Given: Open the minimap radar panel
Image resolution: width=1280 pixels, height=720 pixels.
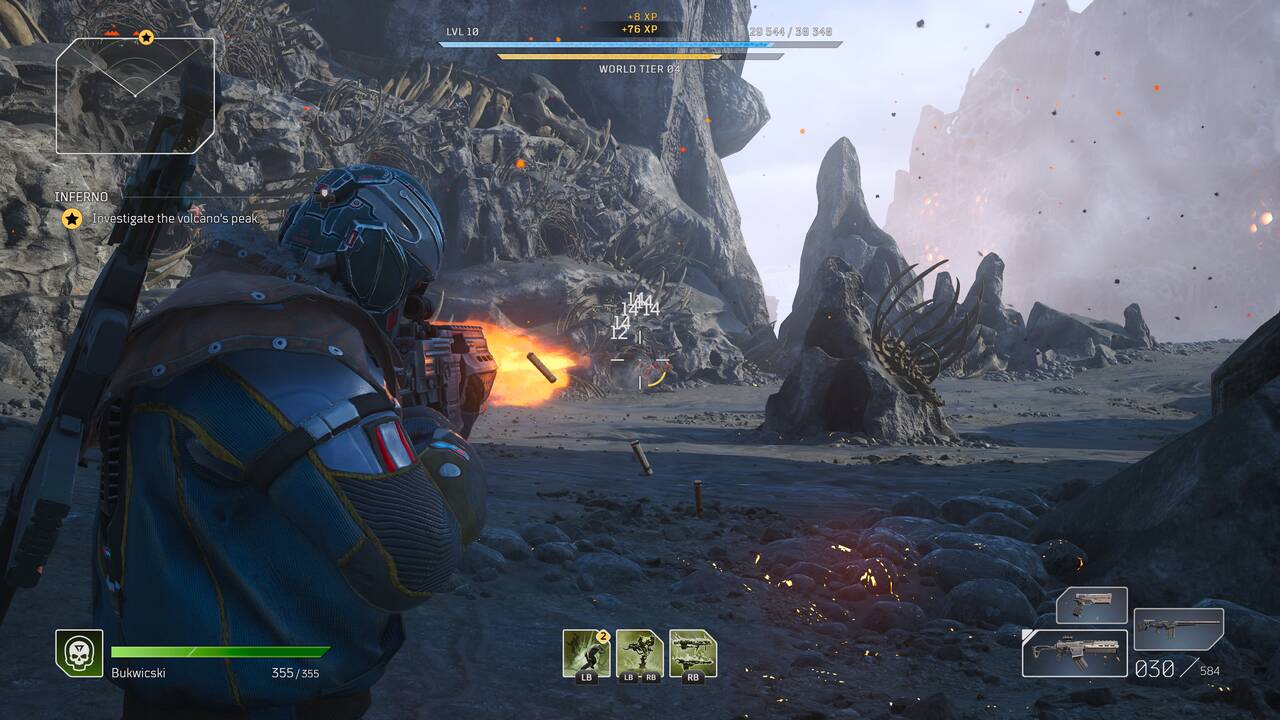Looking at the screenshot, I should pyautogui.click(x=135, y=96).
